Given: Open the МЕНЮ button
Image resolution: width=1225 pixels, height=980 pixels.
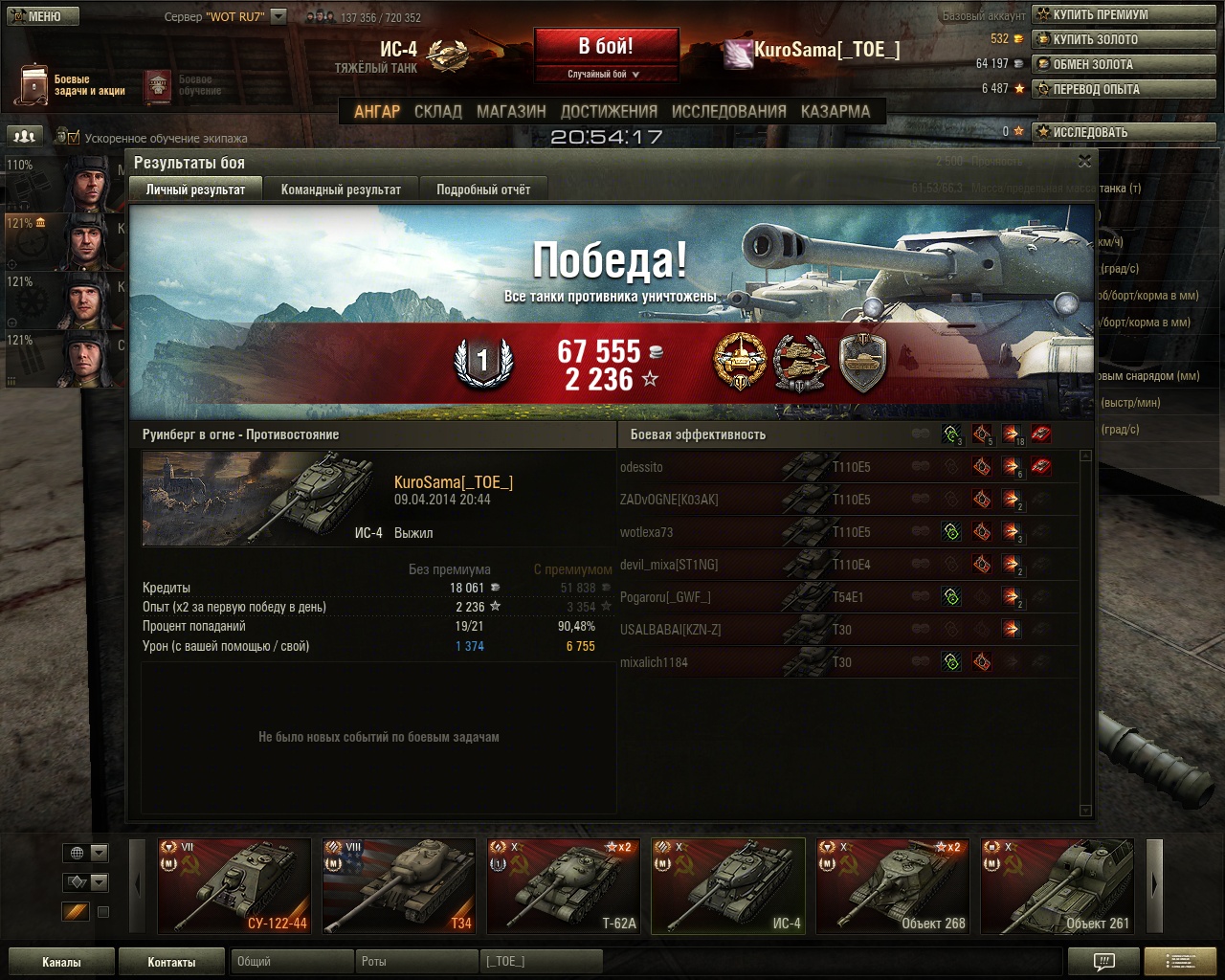Looking at the screenshot, I should (41, 16).
